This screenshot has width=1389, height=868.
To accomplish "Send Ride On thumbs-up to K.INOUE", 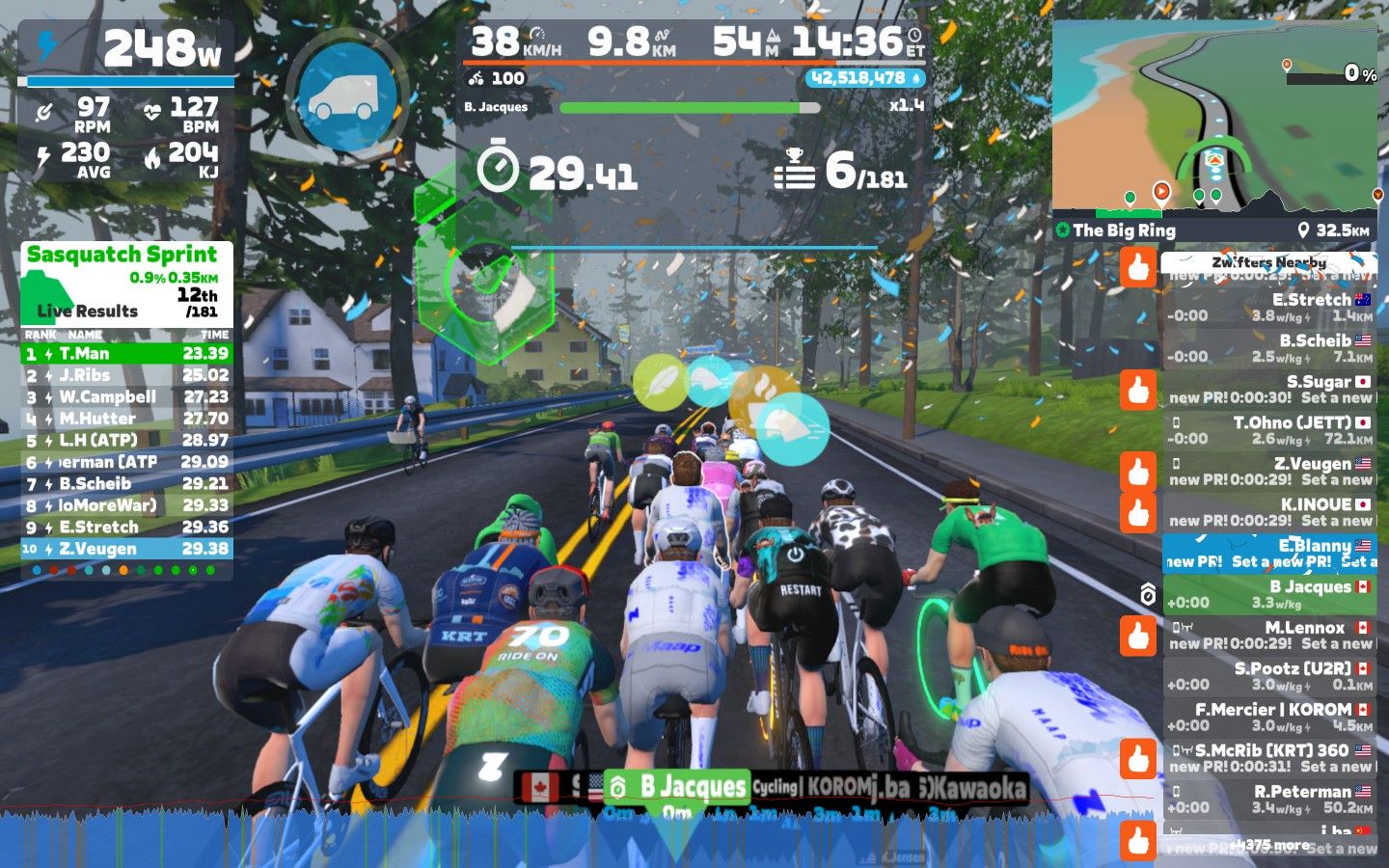I will 1138,512.
